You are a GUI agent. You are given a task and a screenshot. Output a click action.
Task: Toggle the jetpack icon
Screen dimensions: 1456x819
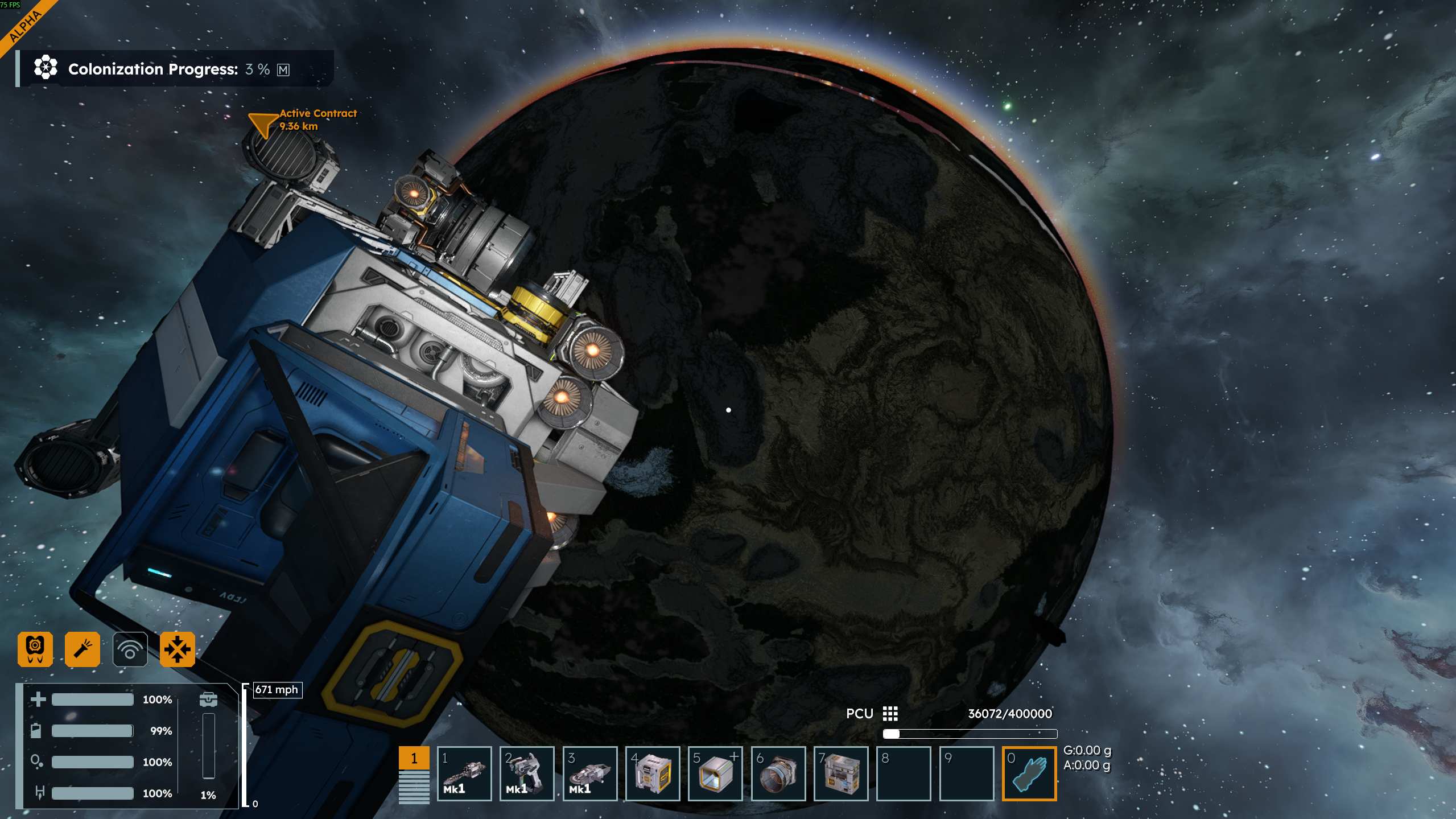click(35, 649)
